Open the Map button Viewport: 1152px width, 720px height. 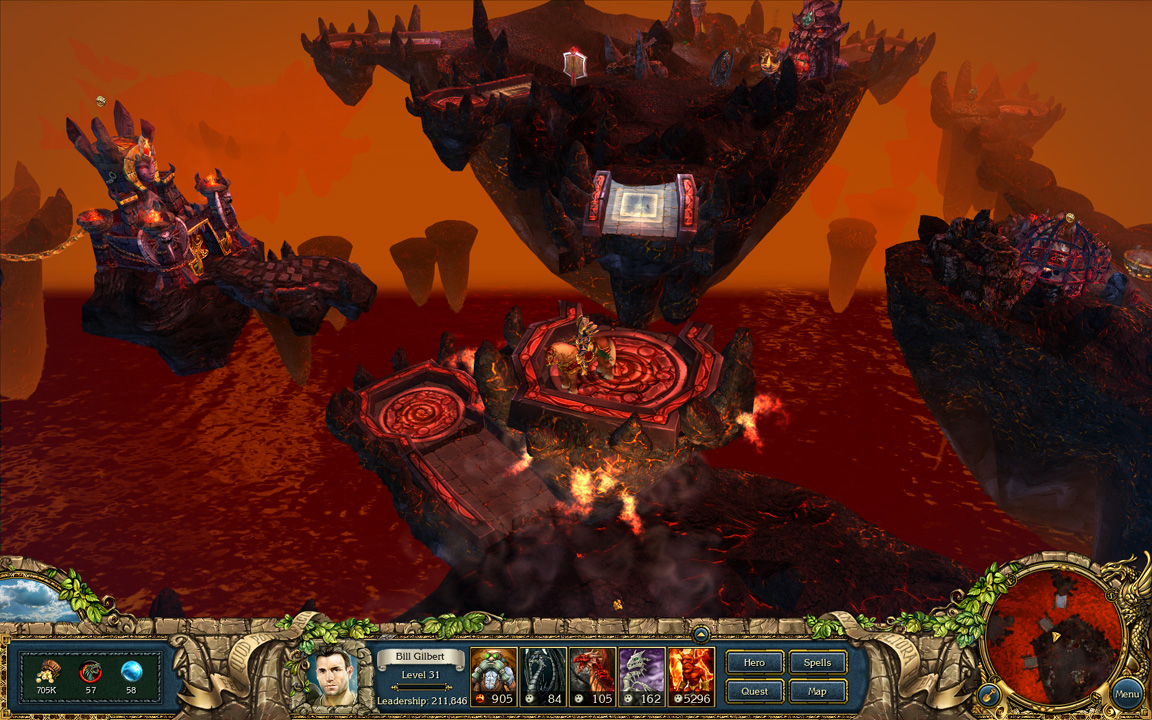click(817, 691)
